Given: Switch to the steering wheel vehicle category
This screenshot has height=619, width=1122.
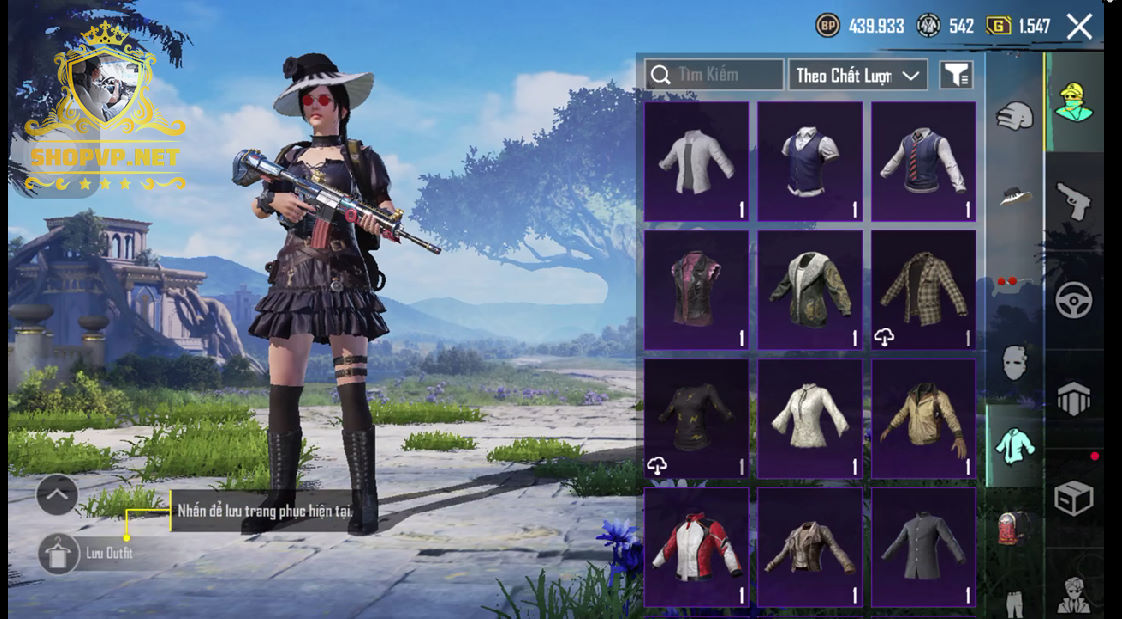Looking at the screenshot, I should tap(1074, 299).
